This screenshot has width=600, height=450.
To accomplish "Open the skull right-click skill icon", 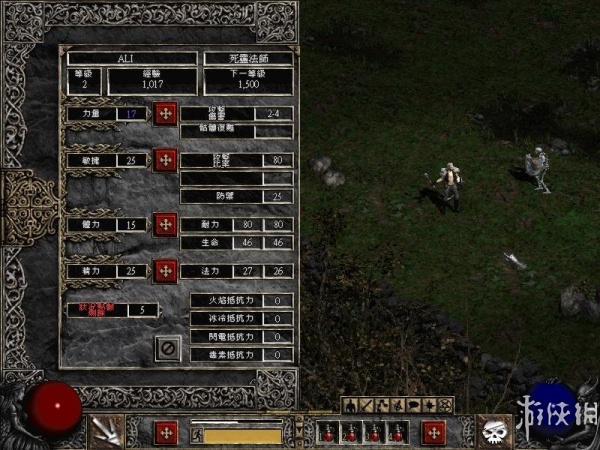I will coord(493,431).
